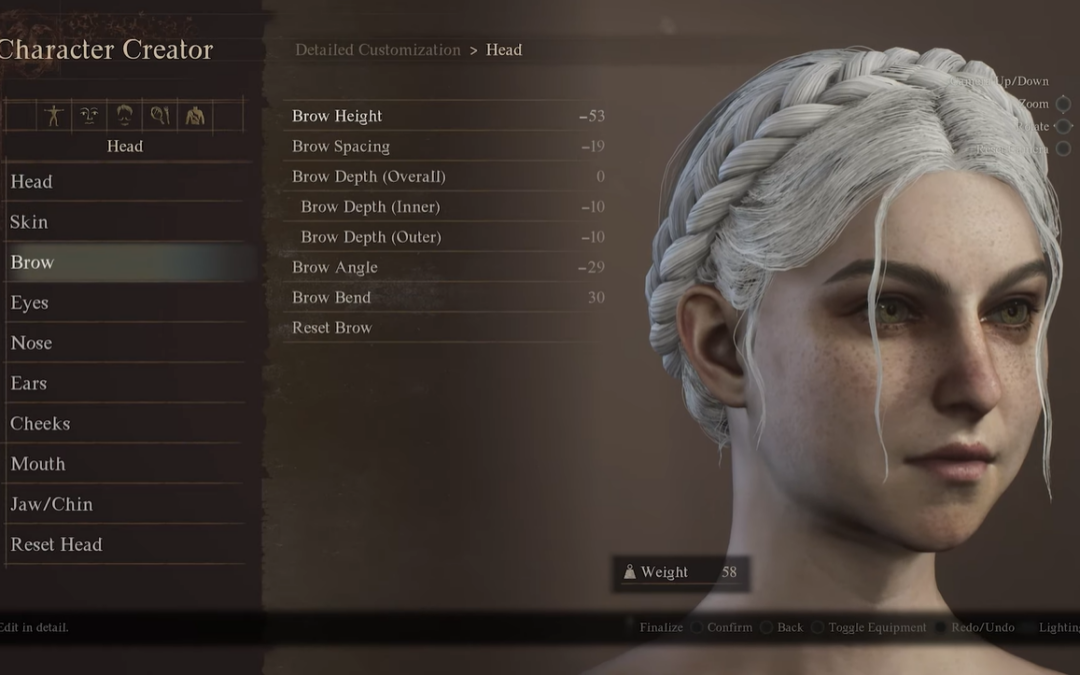Choose the Brow Depth (Inner) setting
Image resolution: width=1080 pixels, height=675 pixels.
370,207
